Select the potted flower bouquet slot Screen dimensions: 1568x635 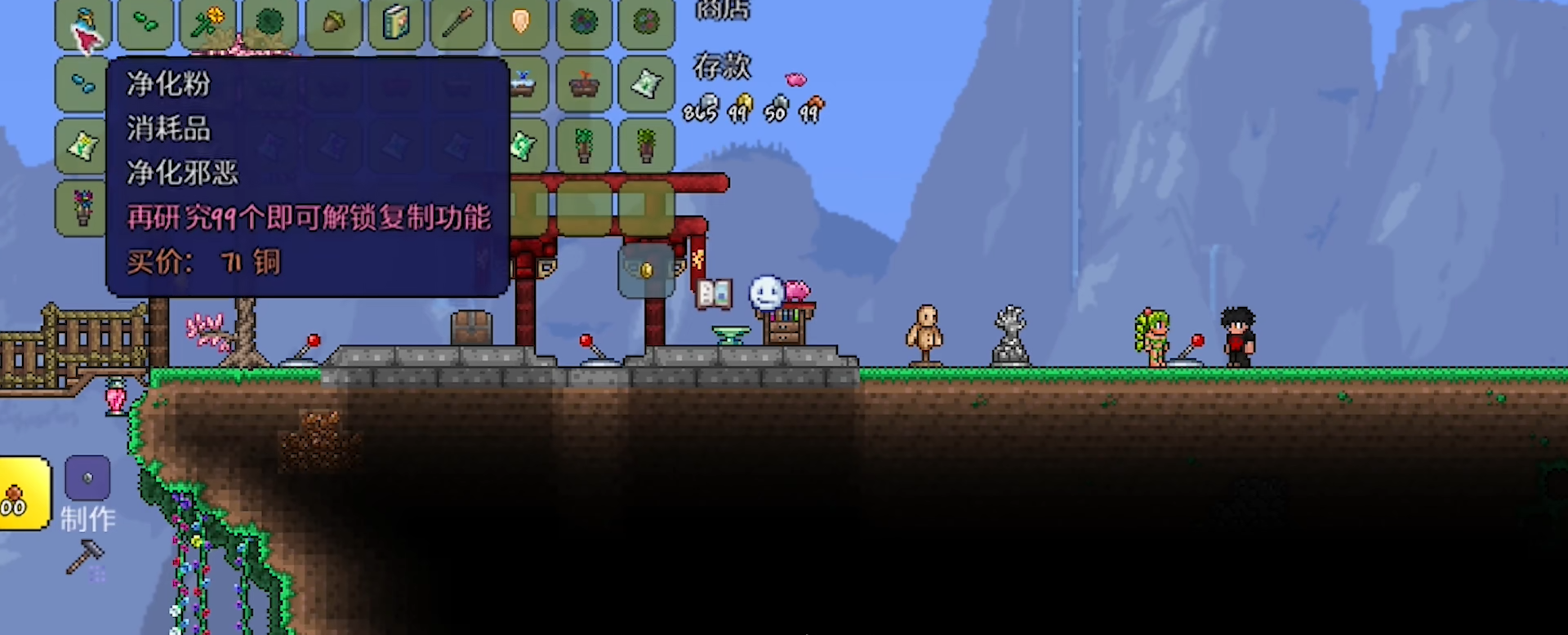[82, 209]
